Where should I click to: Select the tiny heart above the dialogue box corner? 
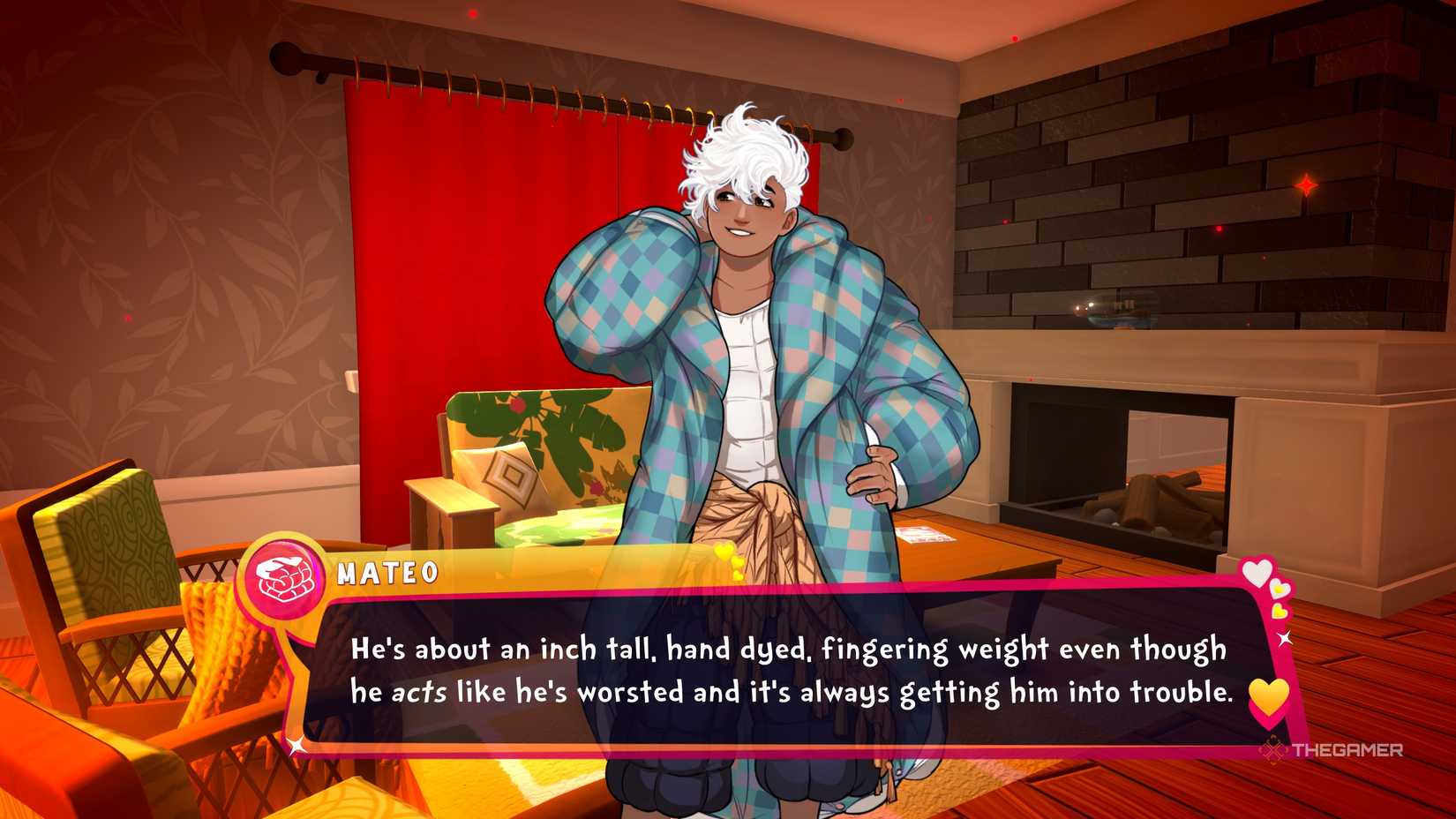pyautogui.click(x=1280, y=612)
